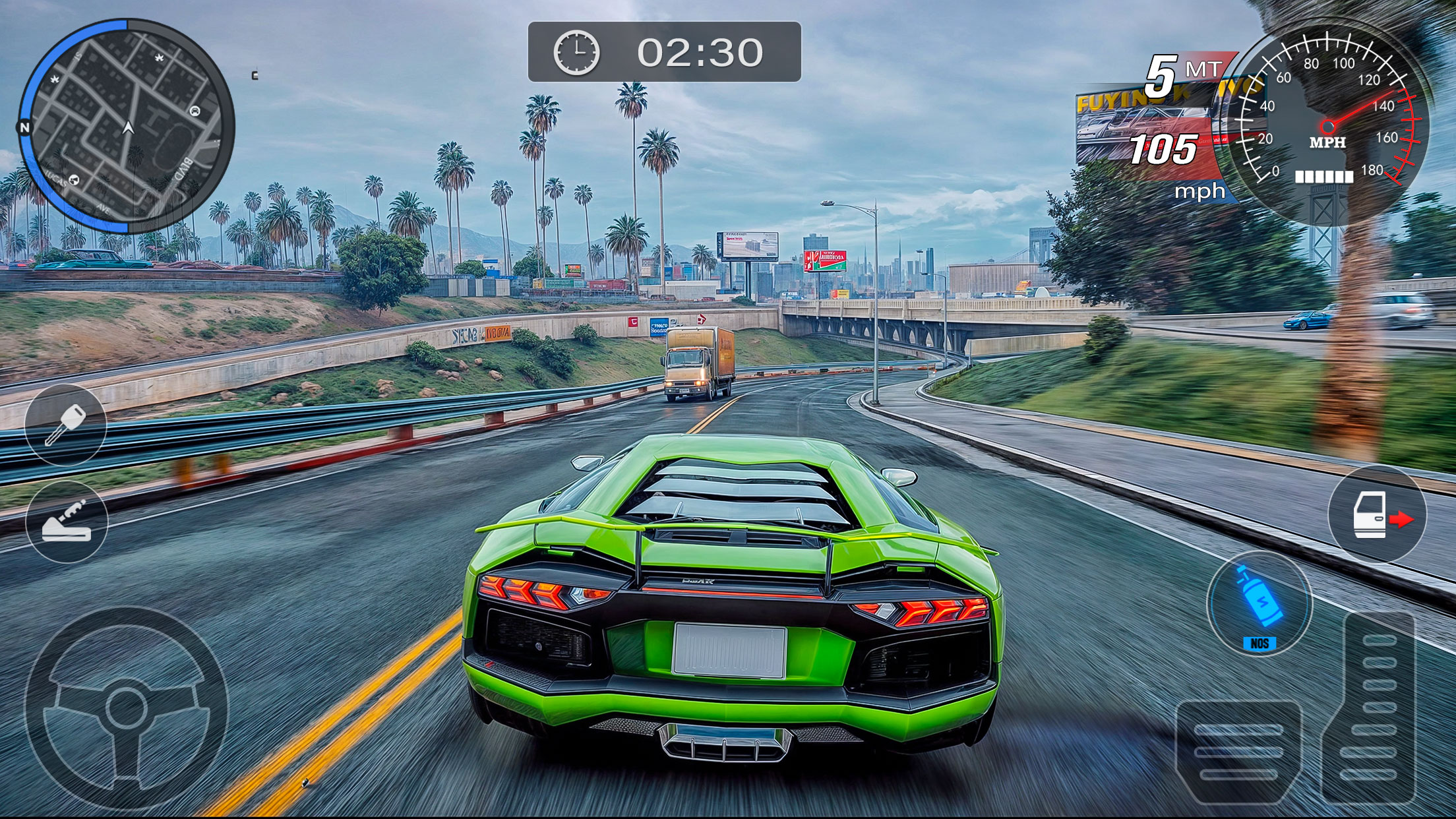The height and width of the screenshot is (819, 1456).
Task: Open the circular minimap
Action: pos(127,126)
